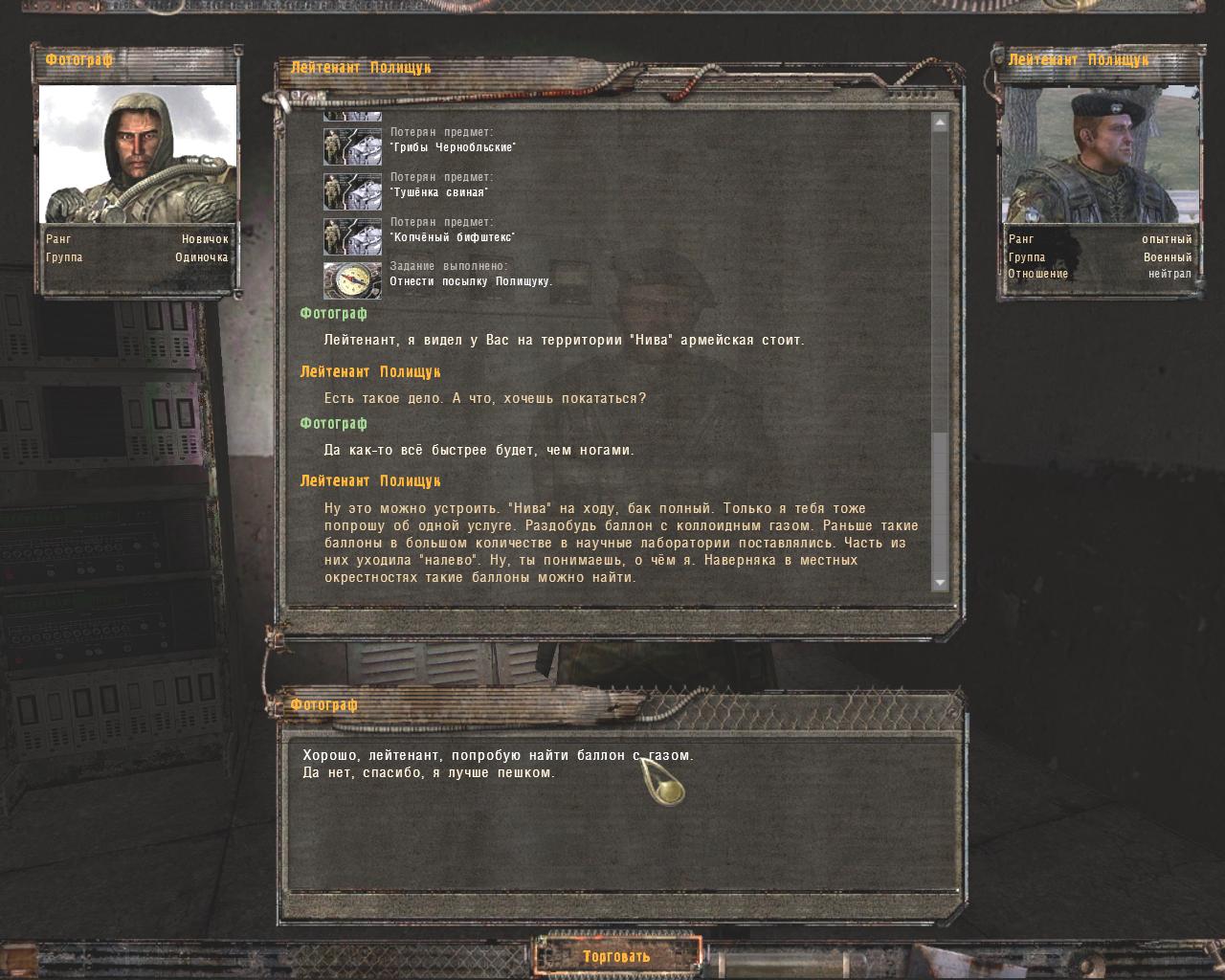The image size is (1225, 980).
Task: Open trade with the Торговать button
Action: pos(616,955)
